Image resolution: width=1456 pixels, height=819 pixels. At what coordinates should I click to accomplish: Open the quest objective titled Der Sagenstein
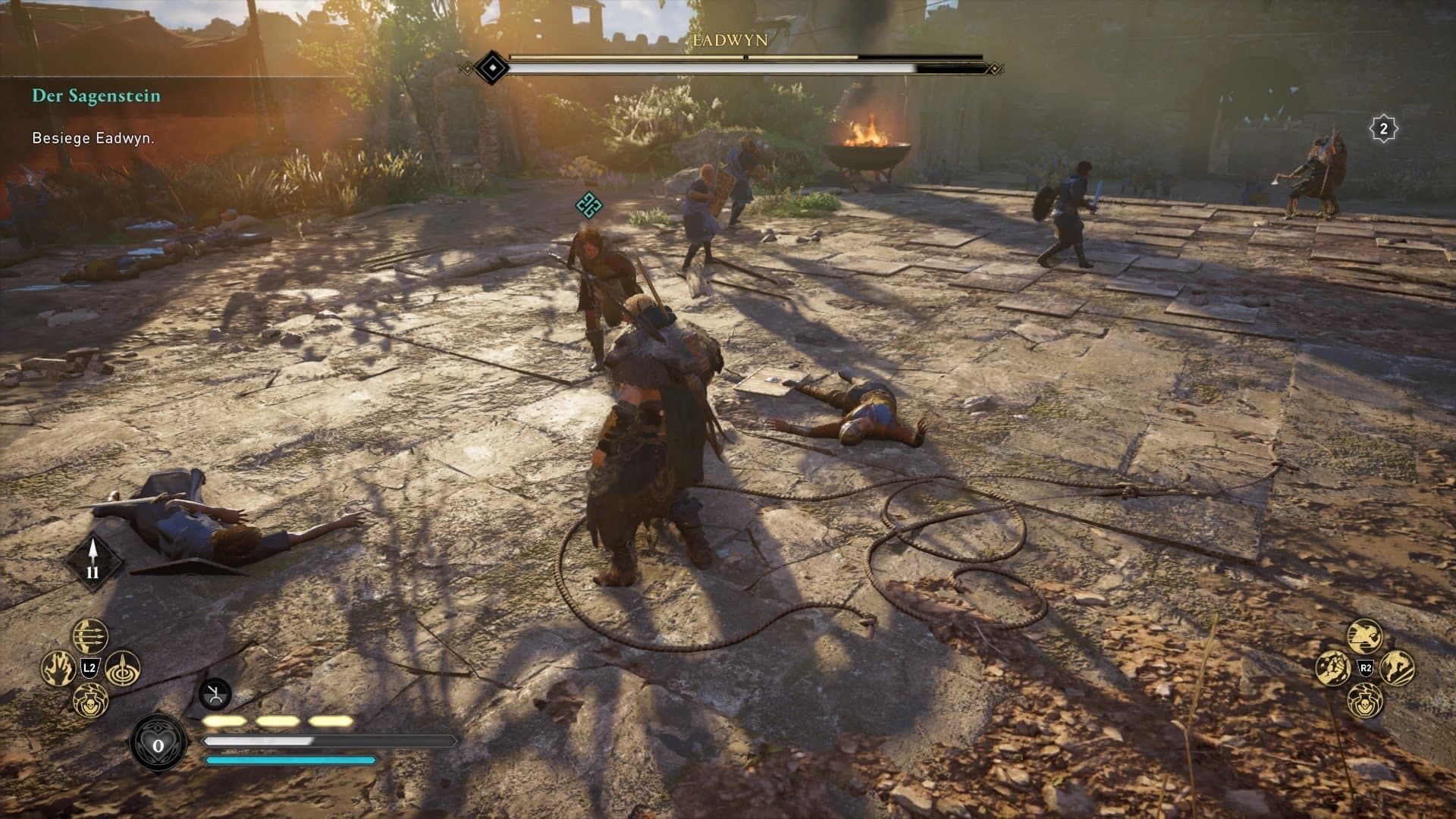(95, 96)
